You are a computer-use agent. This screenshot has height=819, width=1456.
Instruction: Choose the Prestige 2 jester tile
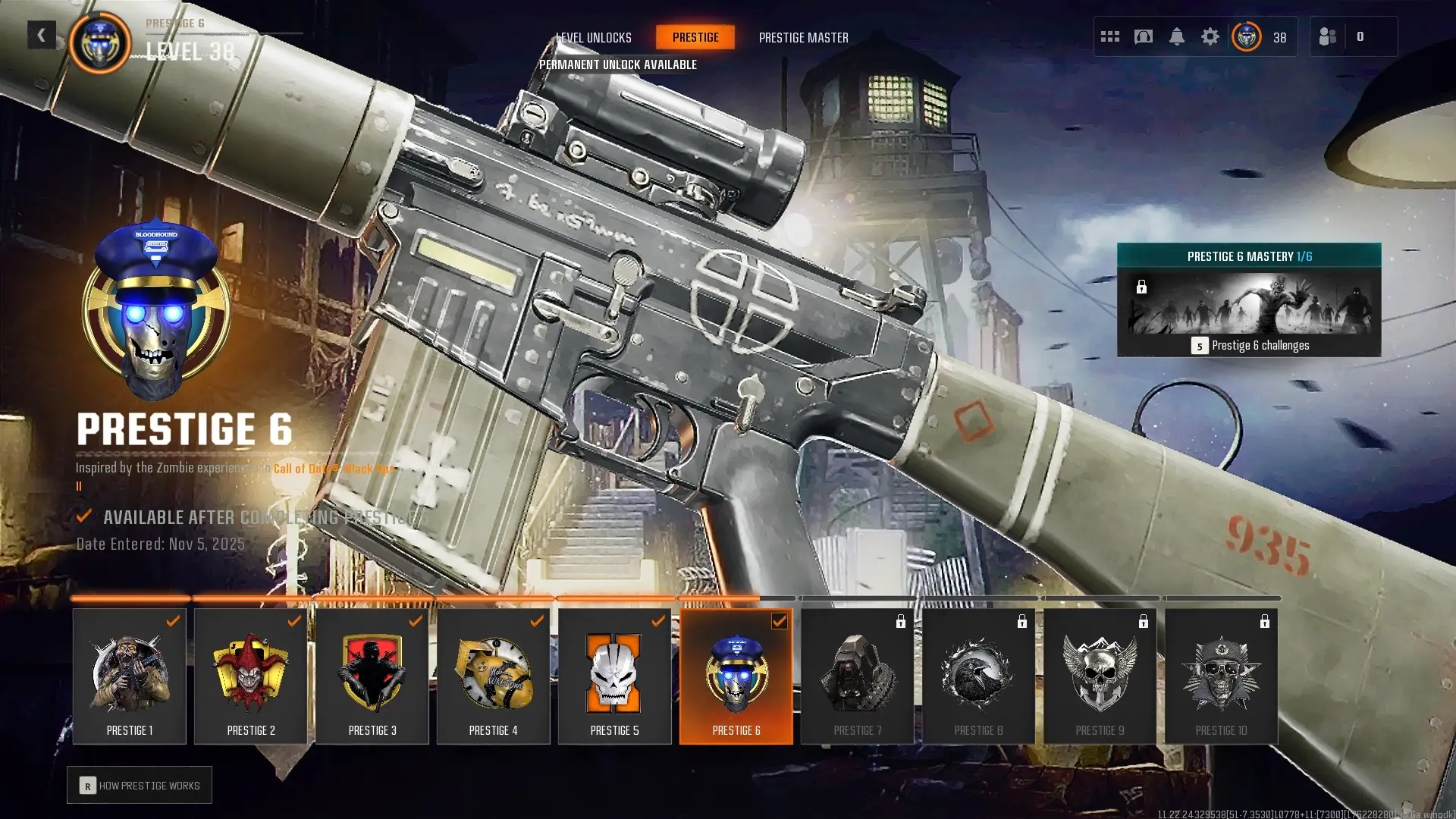tap(251, 676)
